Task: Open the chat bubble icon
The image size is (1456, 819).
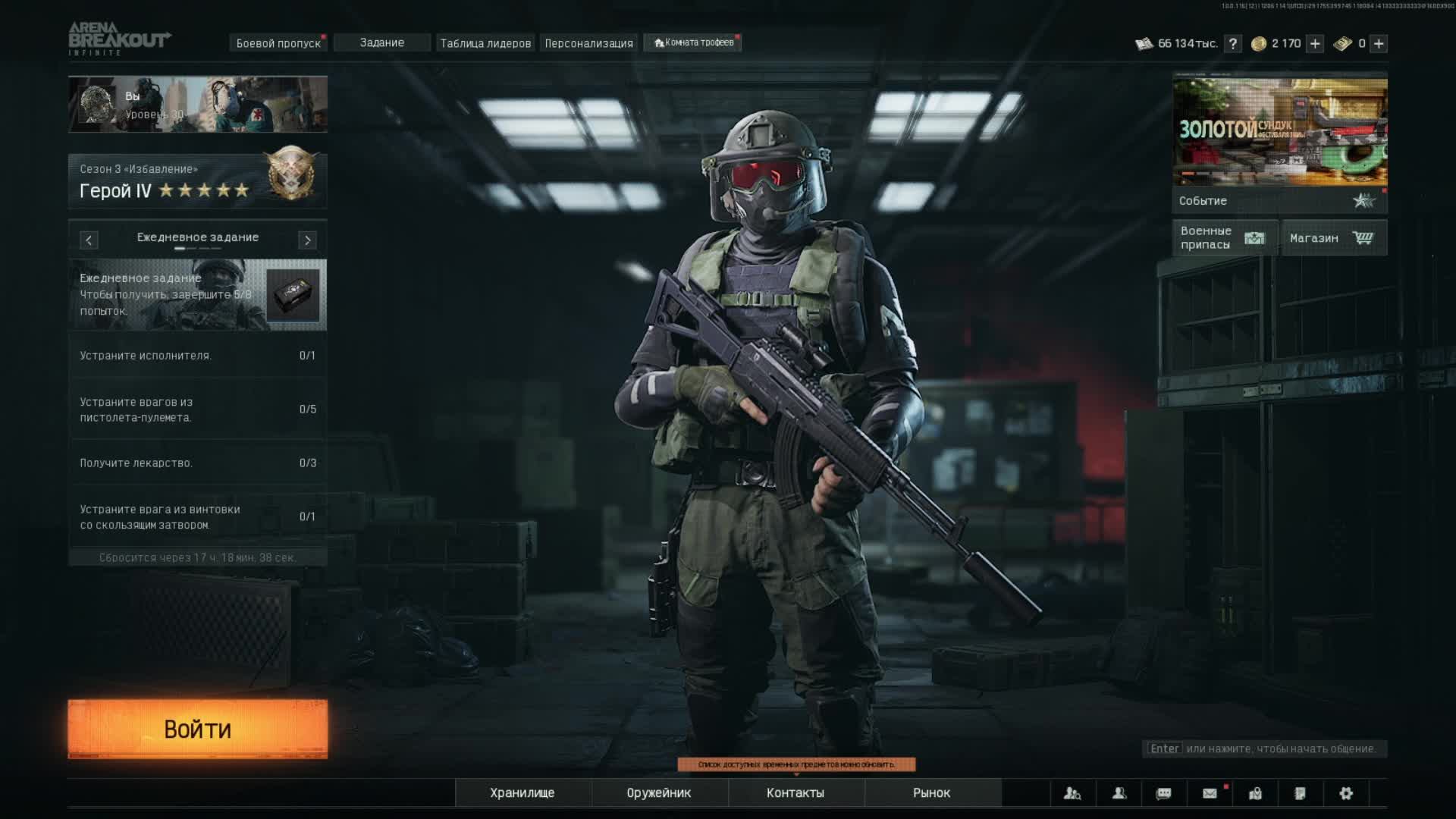Action: 1163,793
